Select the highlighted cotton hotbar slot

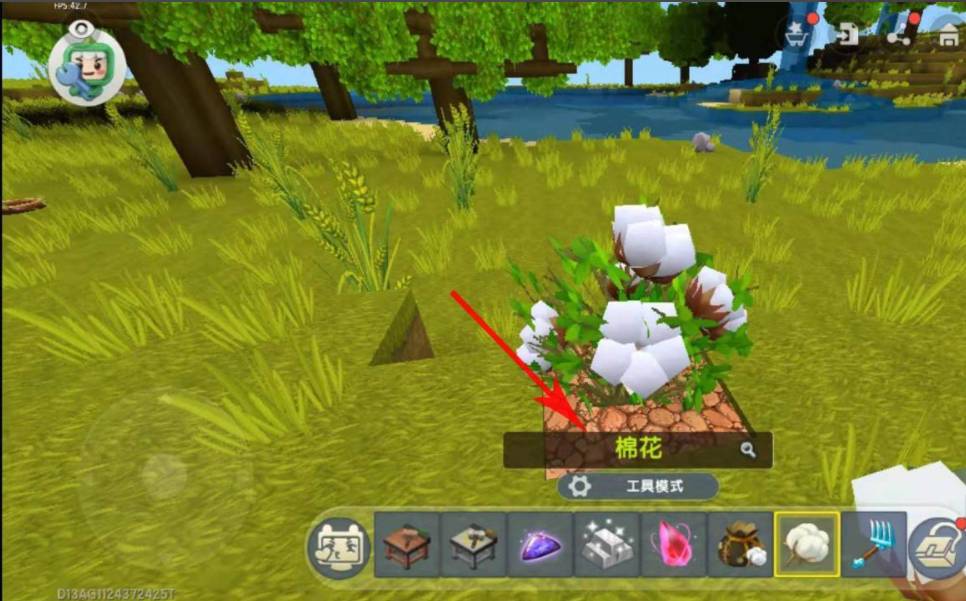[x=807, y=545]
